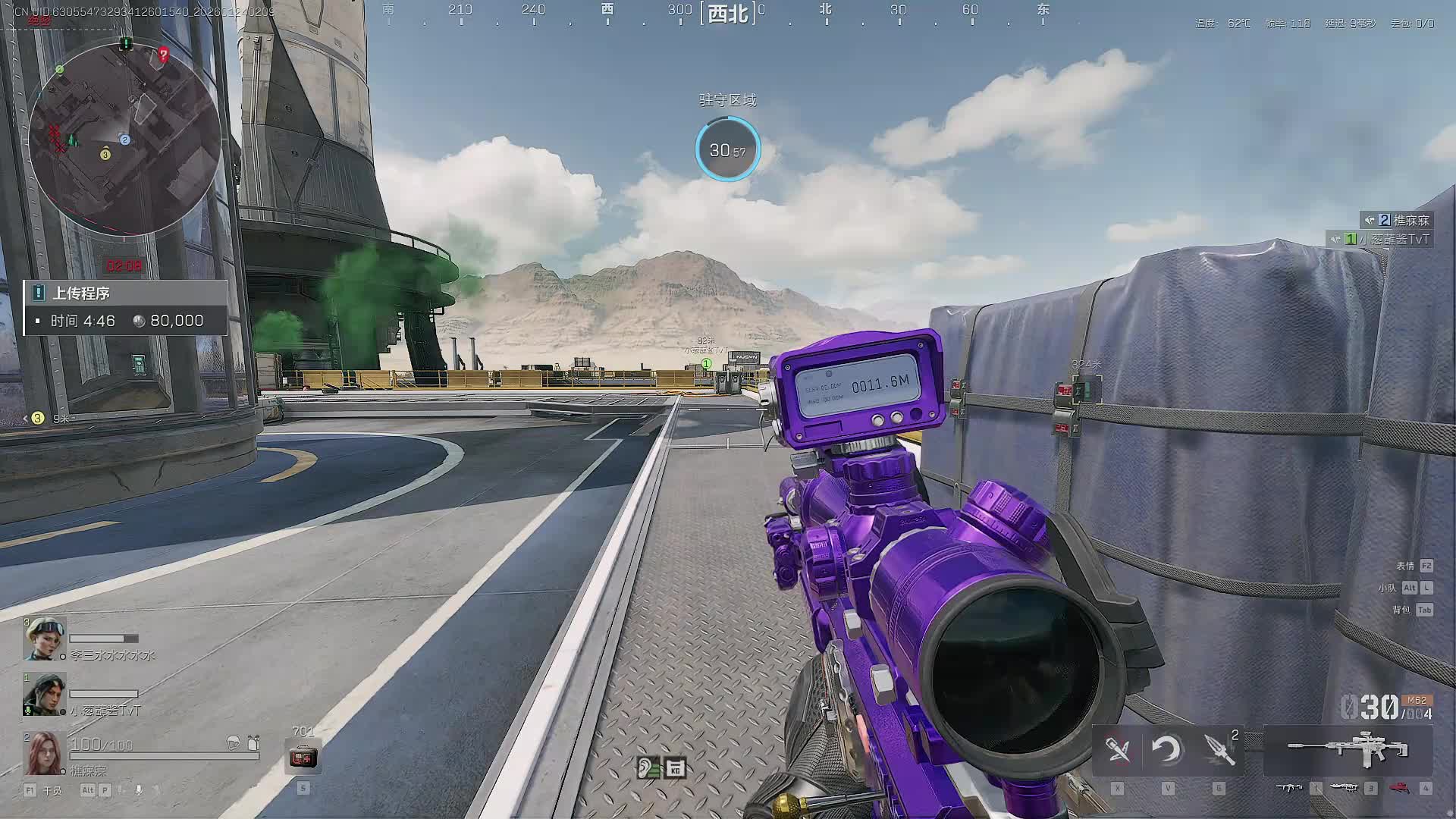1456x819 pixels.
Task: Activate the circular arrow recall ability
Action: pos(1167,750)
